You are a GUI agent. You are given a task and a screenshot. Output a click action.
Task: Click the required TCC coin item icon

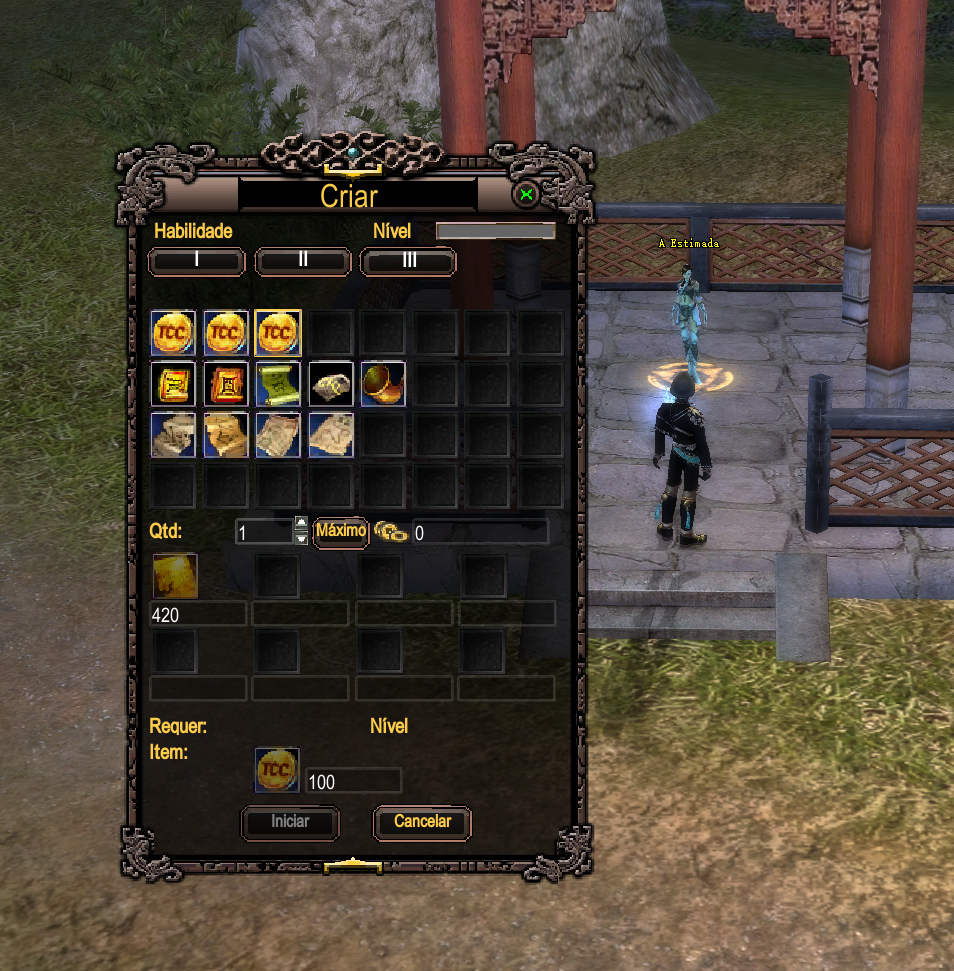277,771
